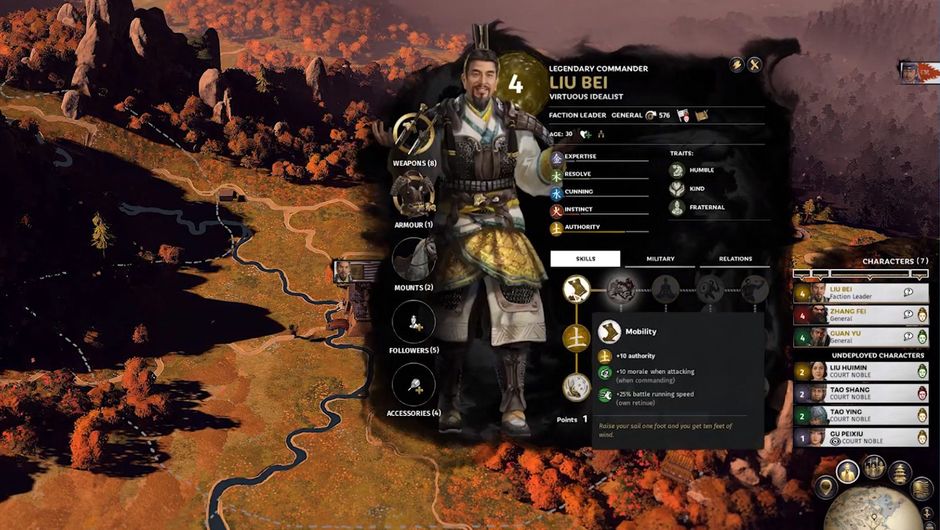
Task: Click the Fraternal trait icon
Action: click(x=678, y=208)
